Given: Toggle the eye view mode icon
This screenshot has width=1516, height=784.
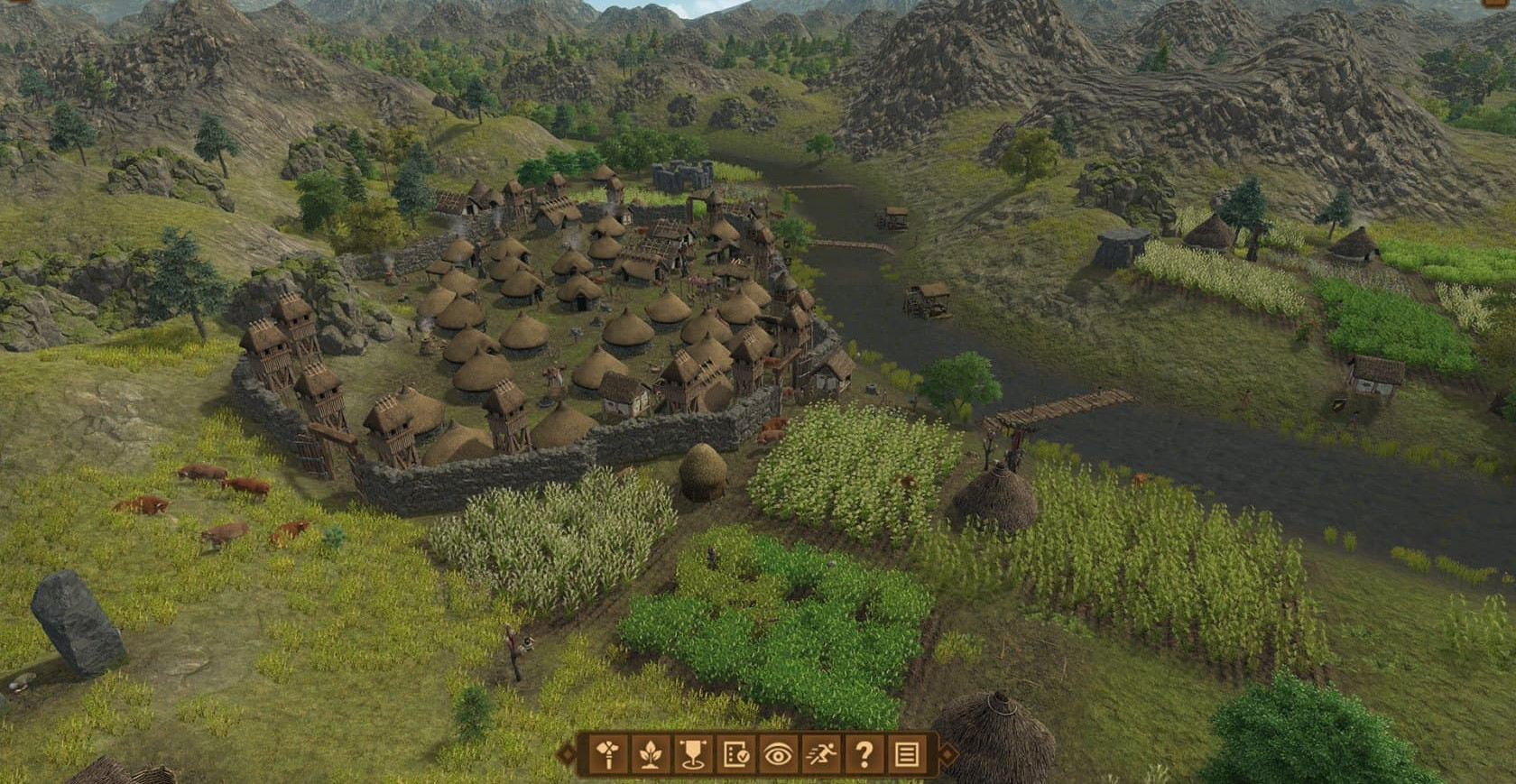Looking at the screenshot, I should (x=778, y=753).
